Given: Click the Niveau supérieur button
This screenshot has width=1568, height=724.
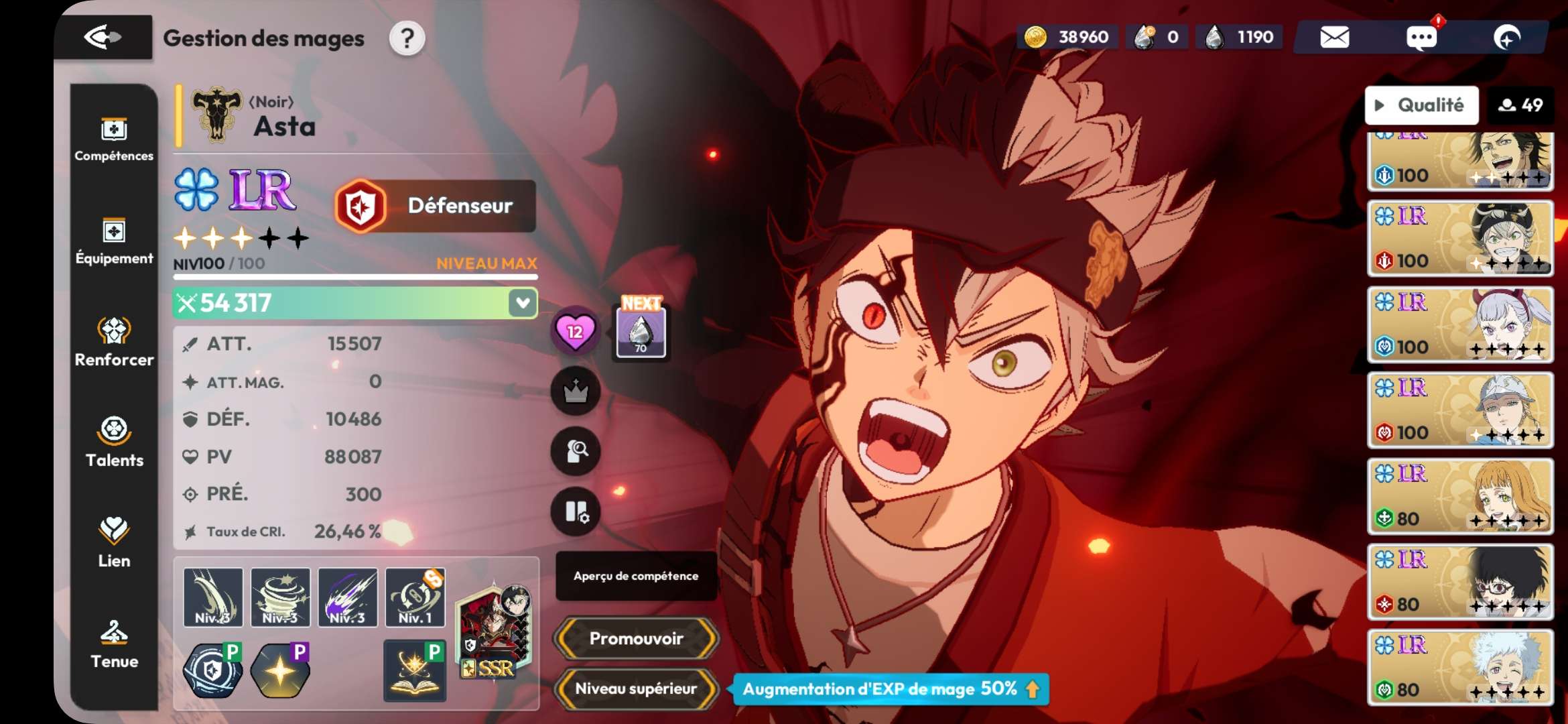Looking at the screenshot, I should click(x=636, y=688).
